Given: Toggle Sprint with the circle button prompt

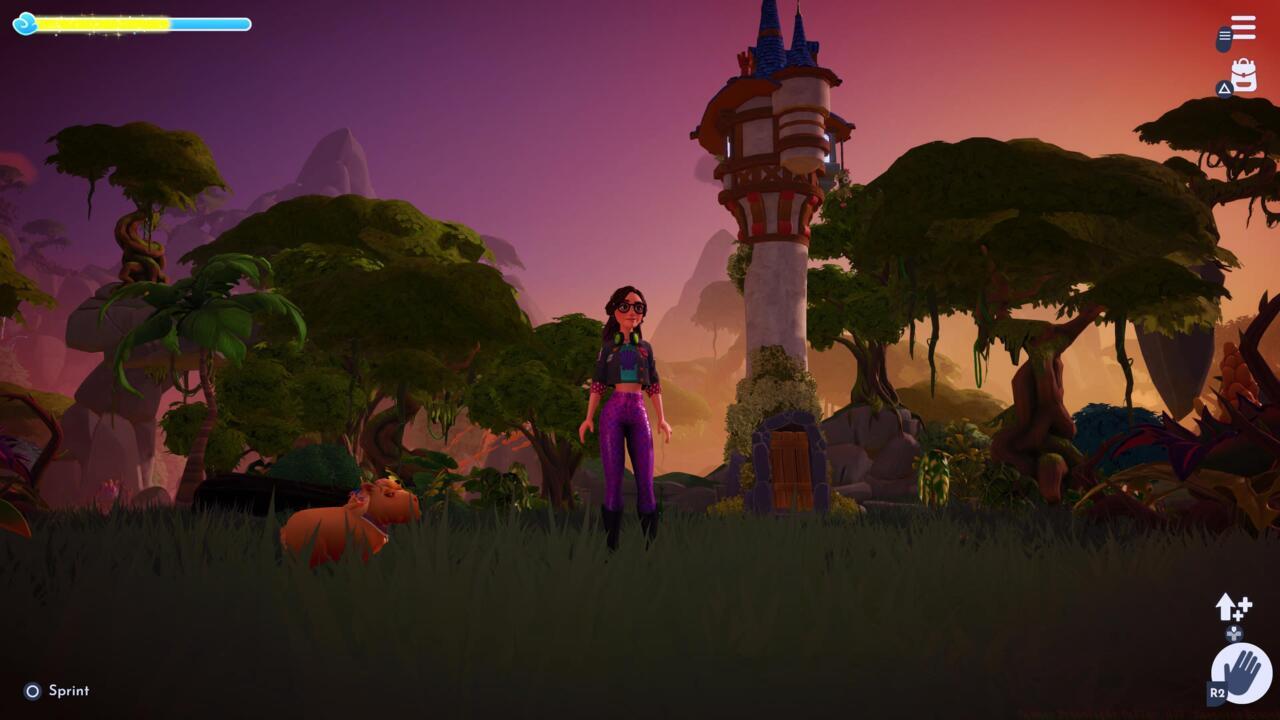Looking at the screenshot, I should tap(31, 690).
